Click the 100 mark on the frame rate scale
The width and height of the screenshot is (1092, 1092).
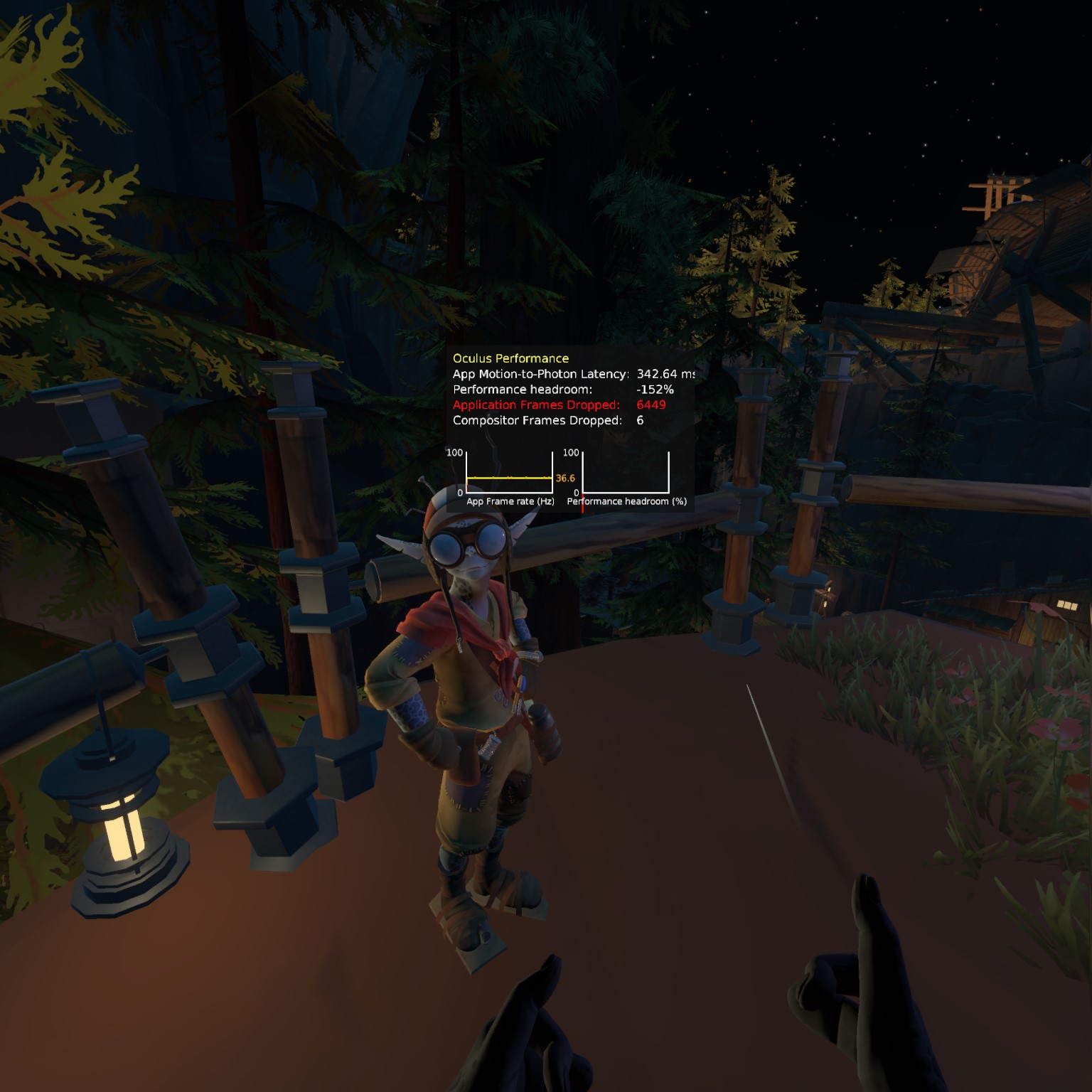(456, 451)
